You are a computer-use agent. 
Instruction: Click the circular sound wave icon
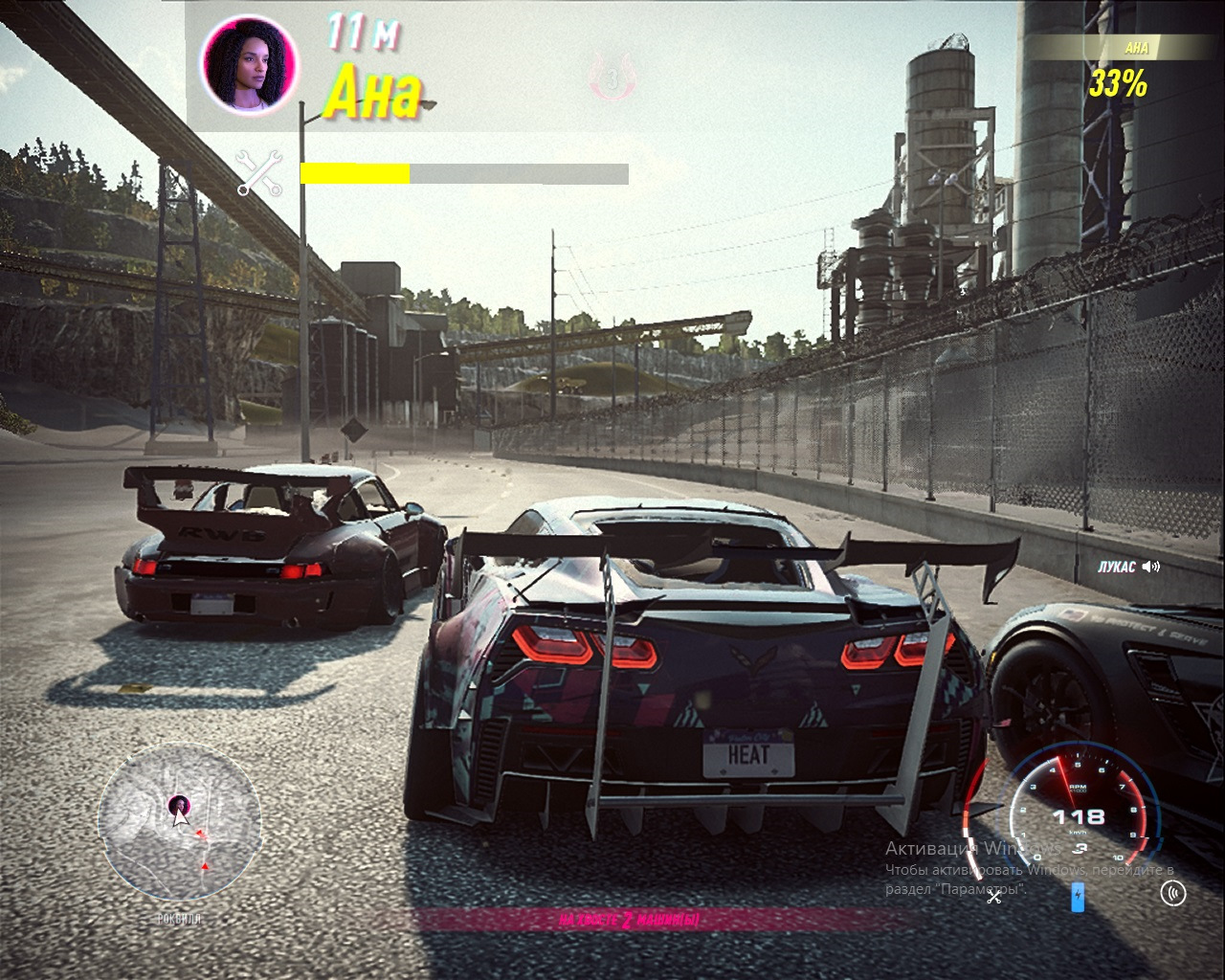coord(1172,893)
